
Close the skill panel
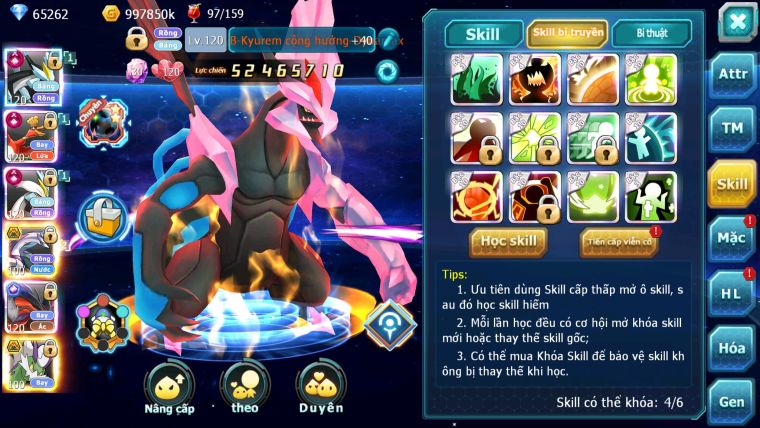[x=736, y=20]
